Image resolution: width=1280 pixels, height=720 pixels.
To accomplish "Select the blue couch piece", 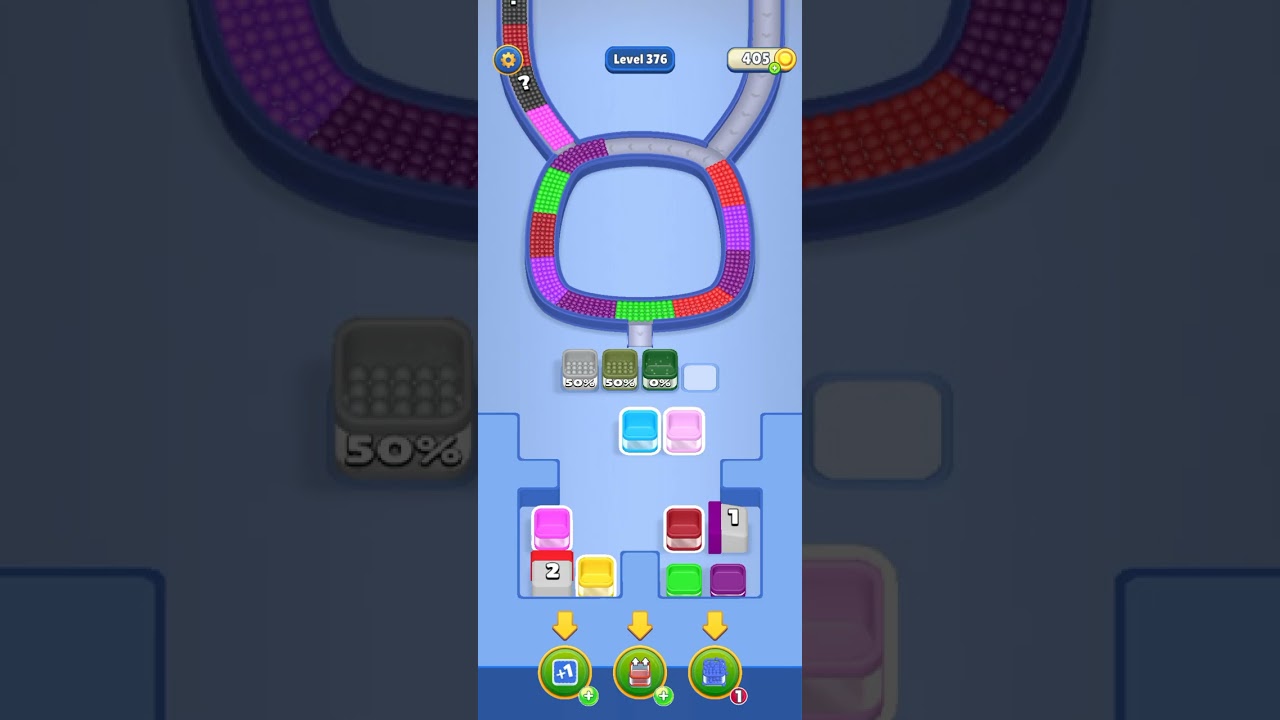I will pos(638,432).
